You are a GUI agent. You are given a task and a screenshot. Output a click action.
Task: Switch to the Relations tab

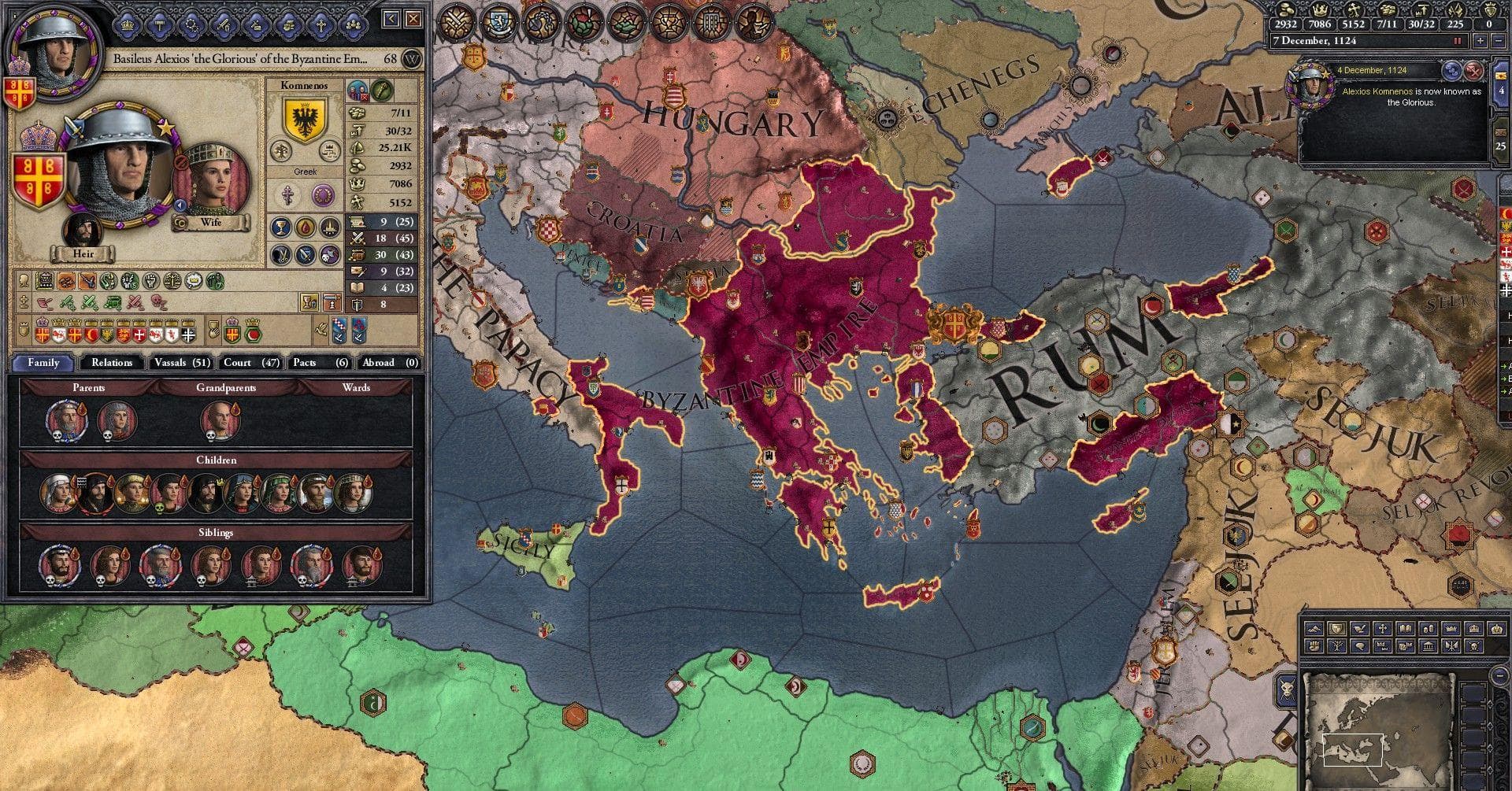[111, 362]
